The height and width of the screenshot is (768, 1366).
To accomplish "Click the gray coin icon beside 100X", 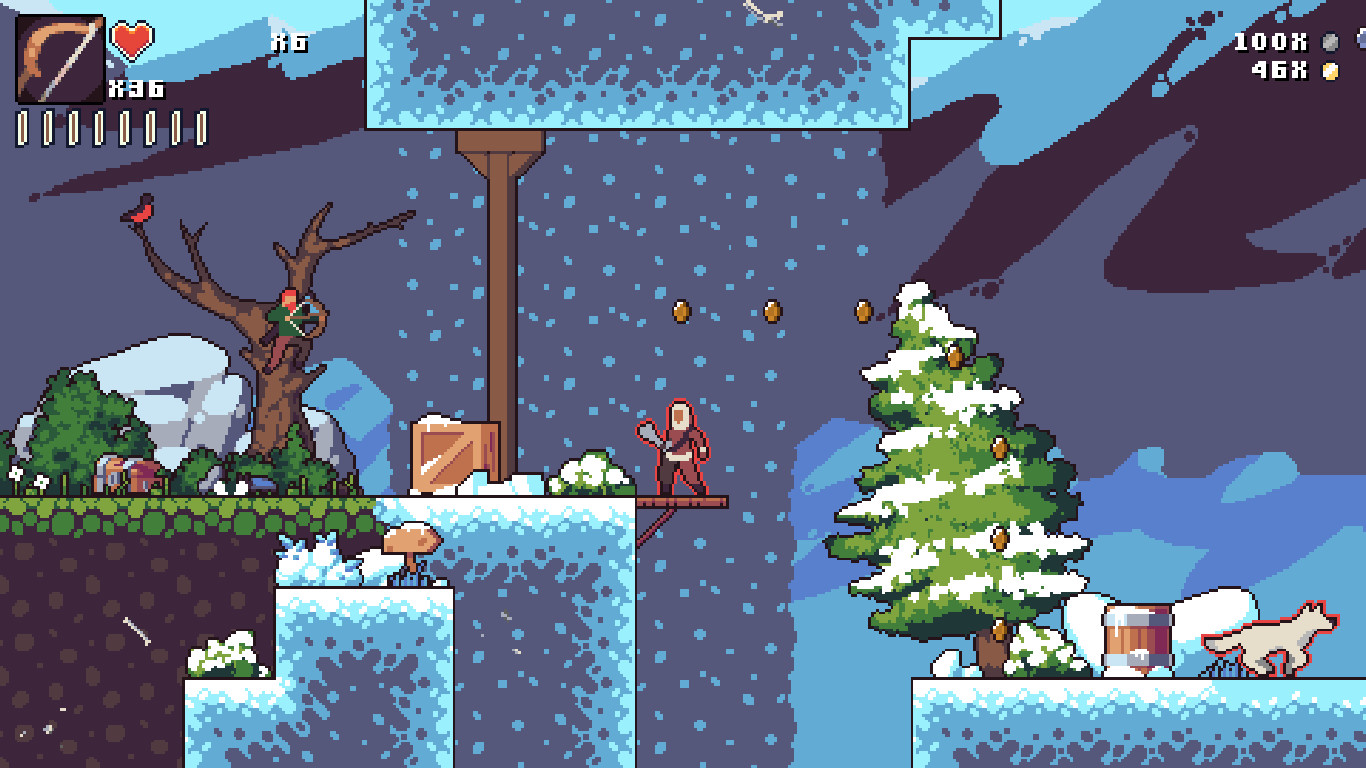I will (1330, 43).
